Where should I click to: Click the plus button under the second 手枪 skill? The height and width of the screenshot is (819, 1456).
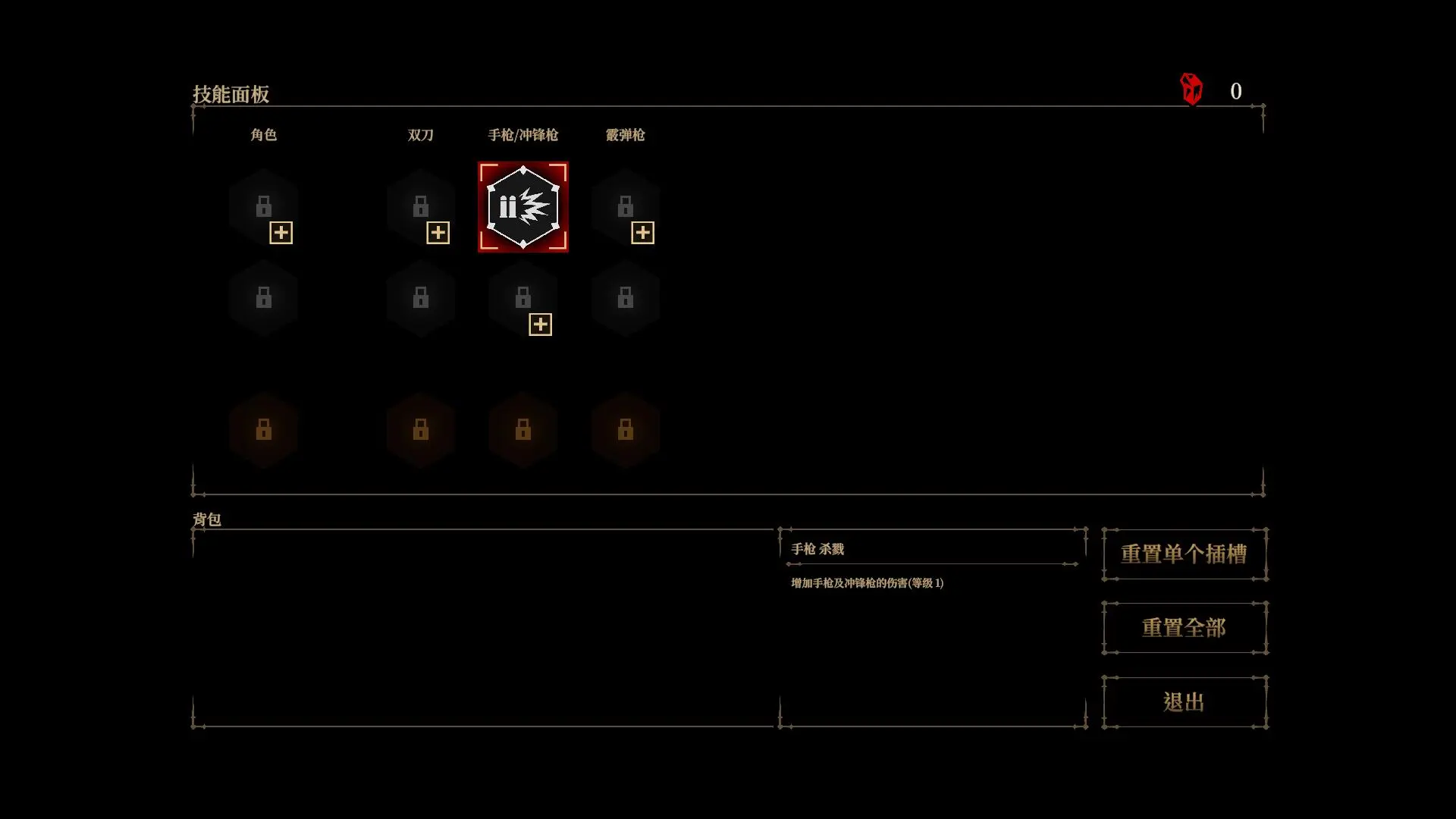[x=540, y=324]
